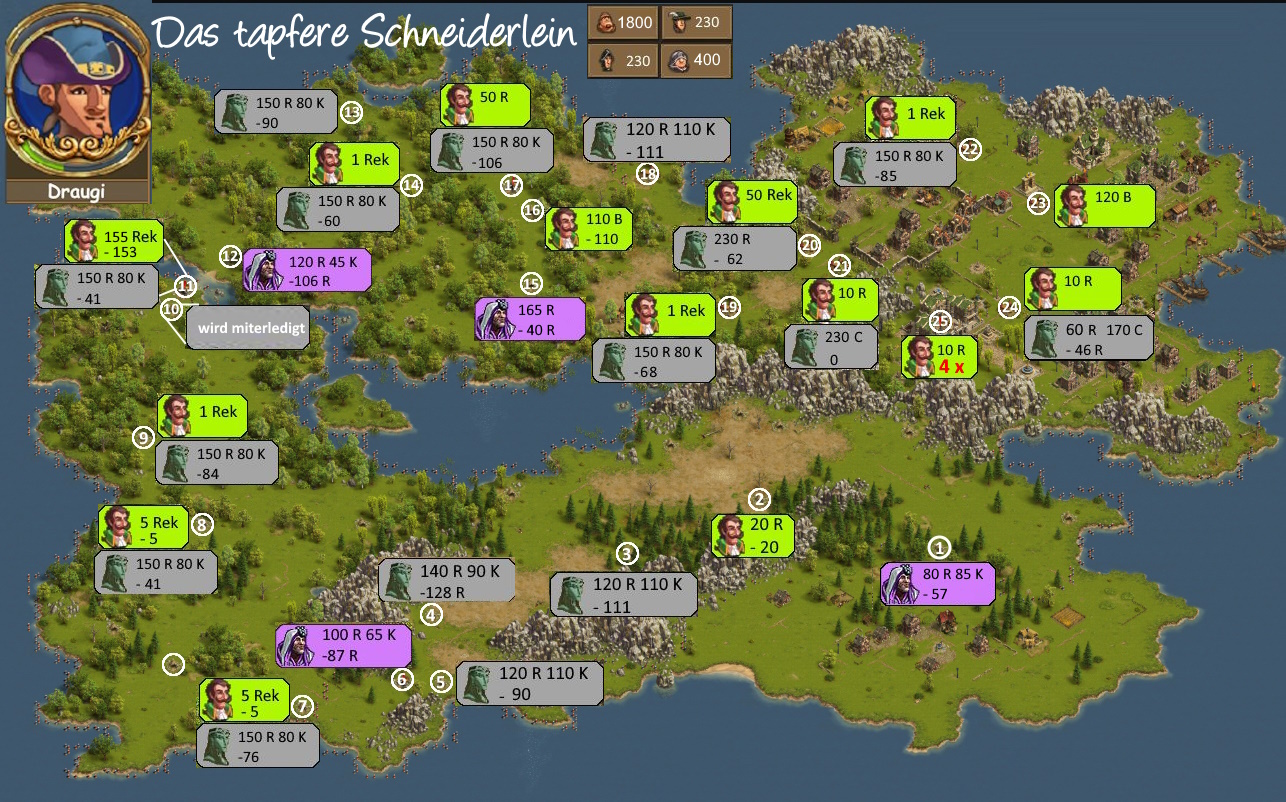Select camp marker number 25

point(940,321)
